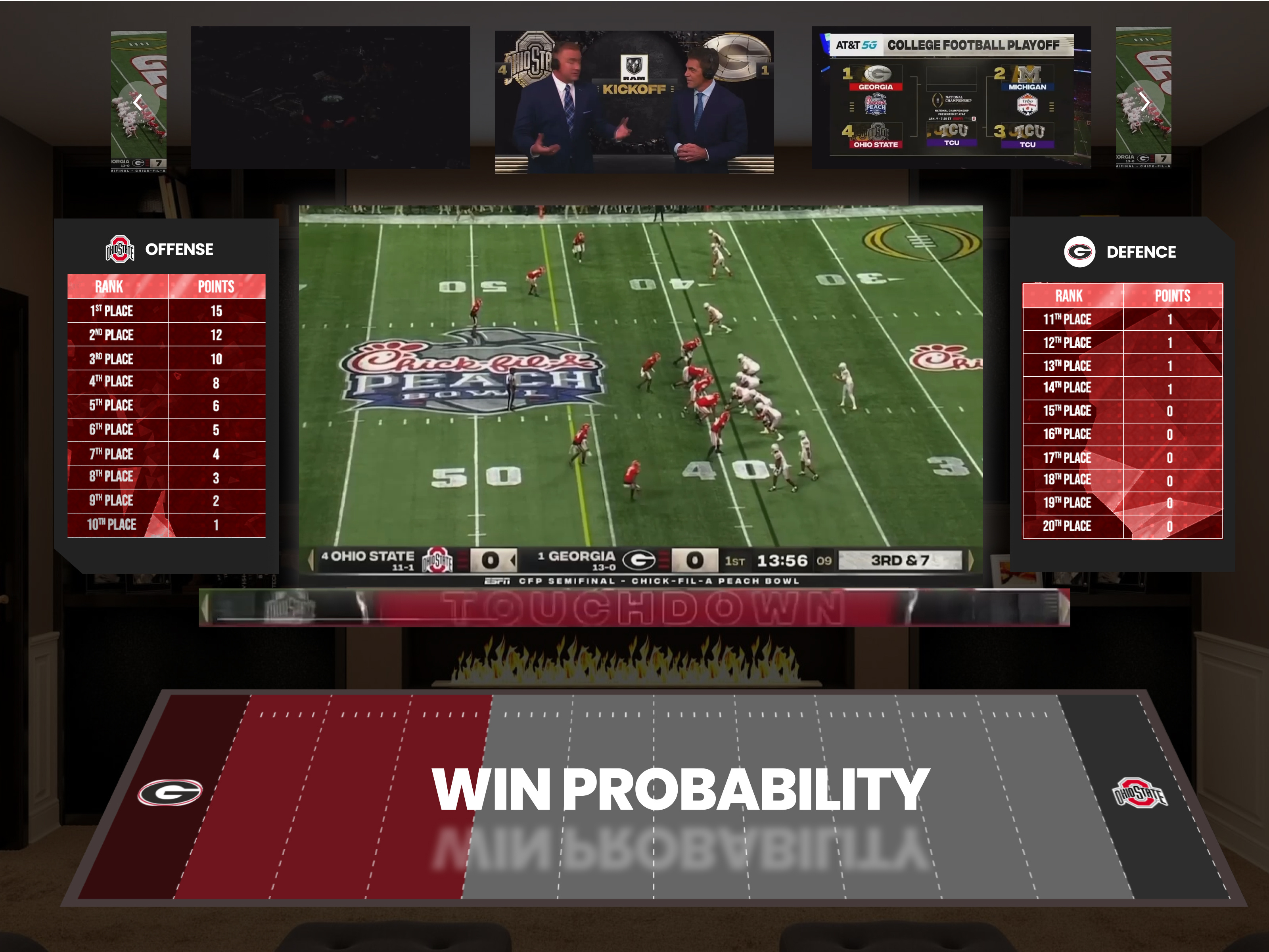Click the Ohio State logo on the Offense panel
The image size is (1269, 952).
pos(121,249)
